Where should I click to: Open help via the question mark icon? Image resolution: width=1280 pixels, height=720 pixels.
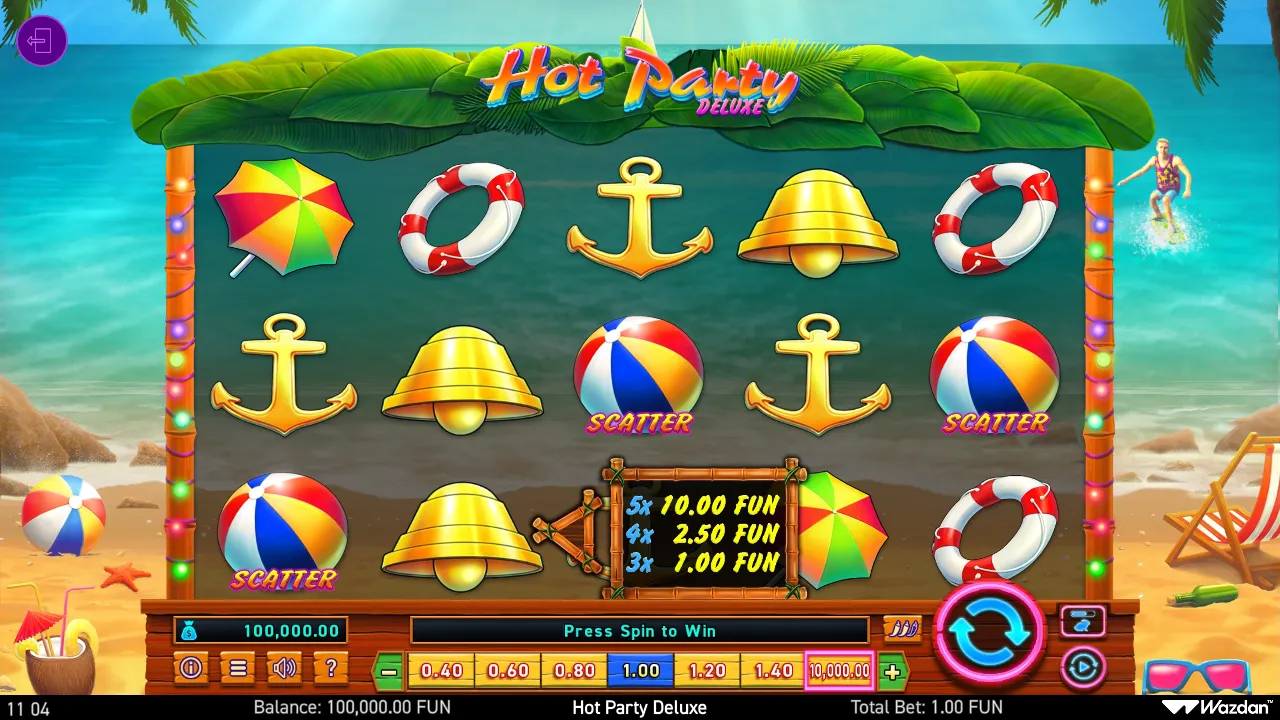click(x=332, y=669)
